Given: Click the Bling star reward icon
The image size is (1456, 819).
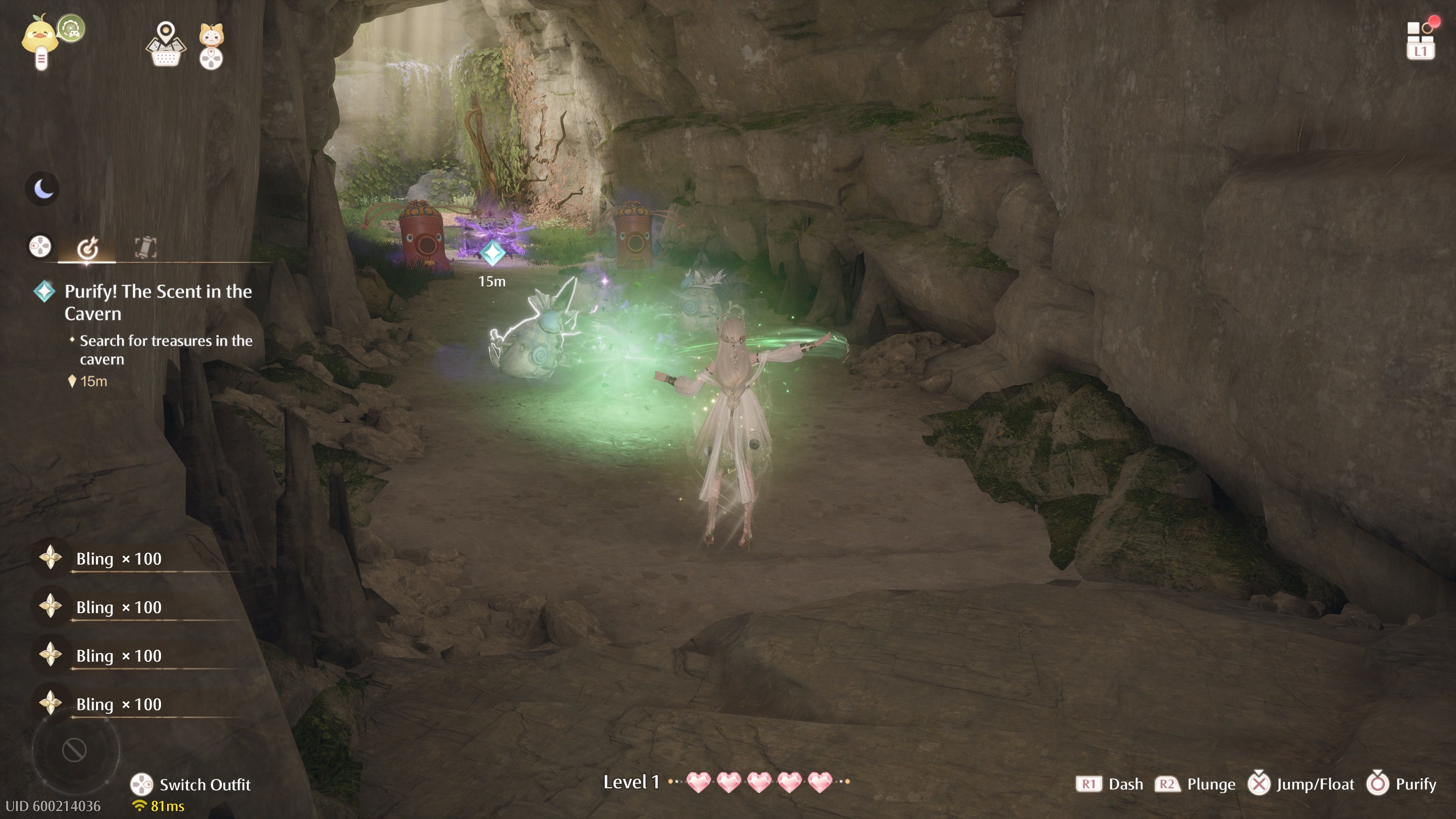Looking at the screenshot, I should coord(52,559).
